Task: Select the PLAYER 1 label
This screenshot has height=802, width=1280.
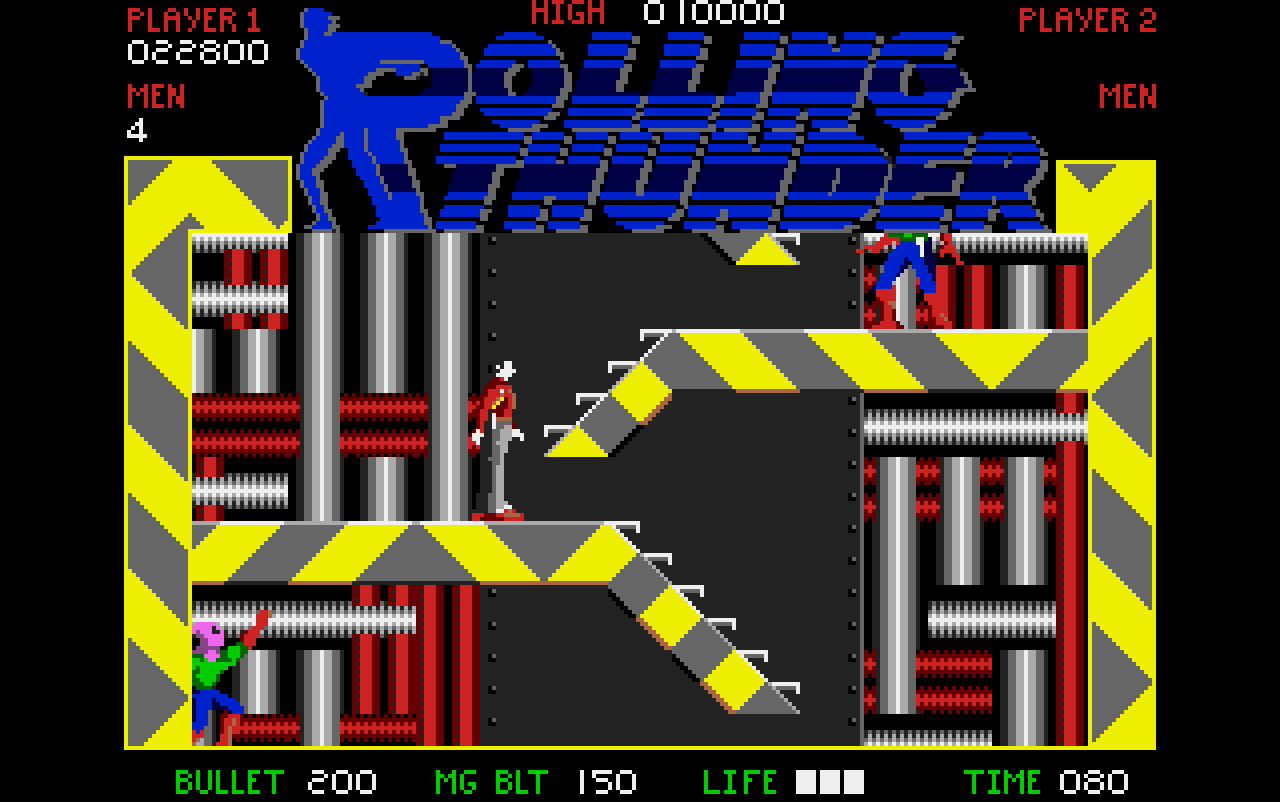Action: point(195,18)
